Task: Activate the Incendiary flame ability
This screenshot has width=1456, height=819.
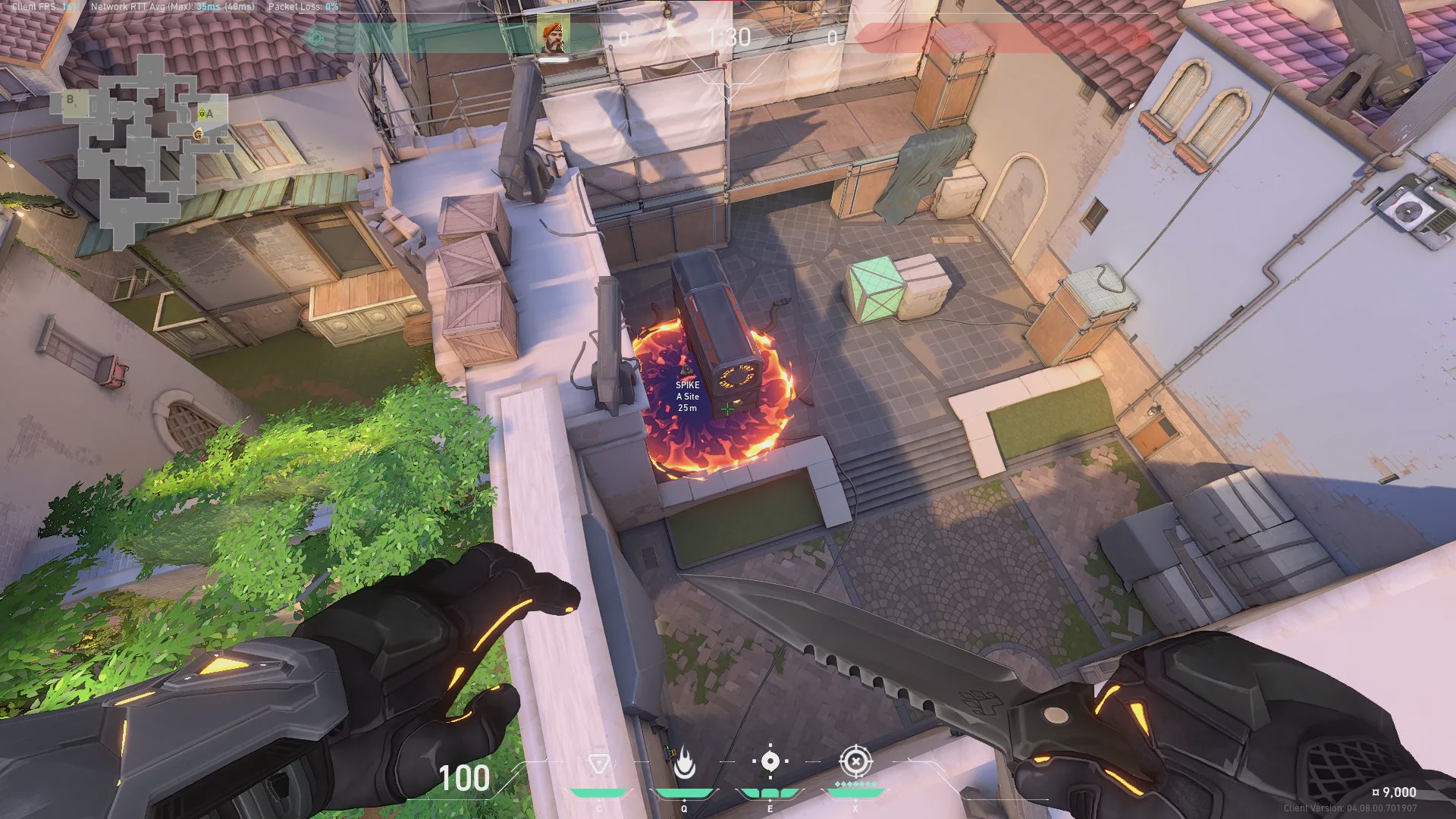Action: (684, 764)
